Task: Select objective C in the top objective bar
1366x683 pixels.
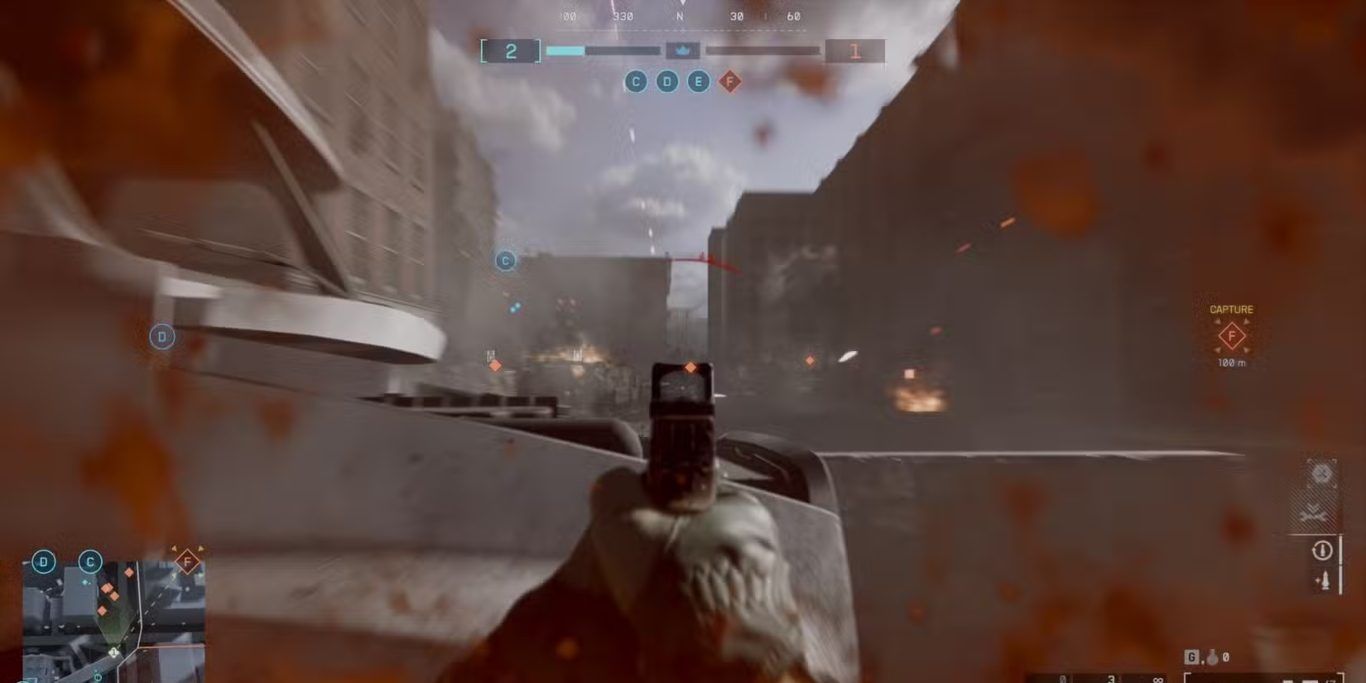Action: [x=636, y=81]
